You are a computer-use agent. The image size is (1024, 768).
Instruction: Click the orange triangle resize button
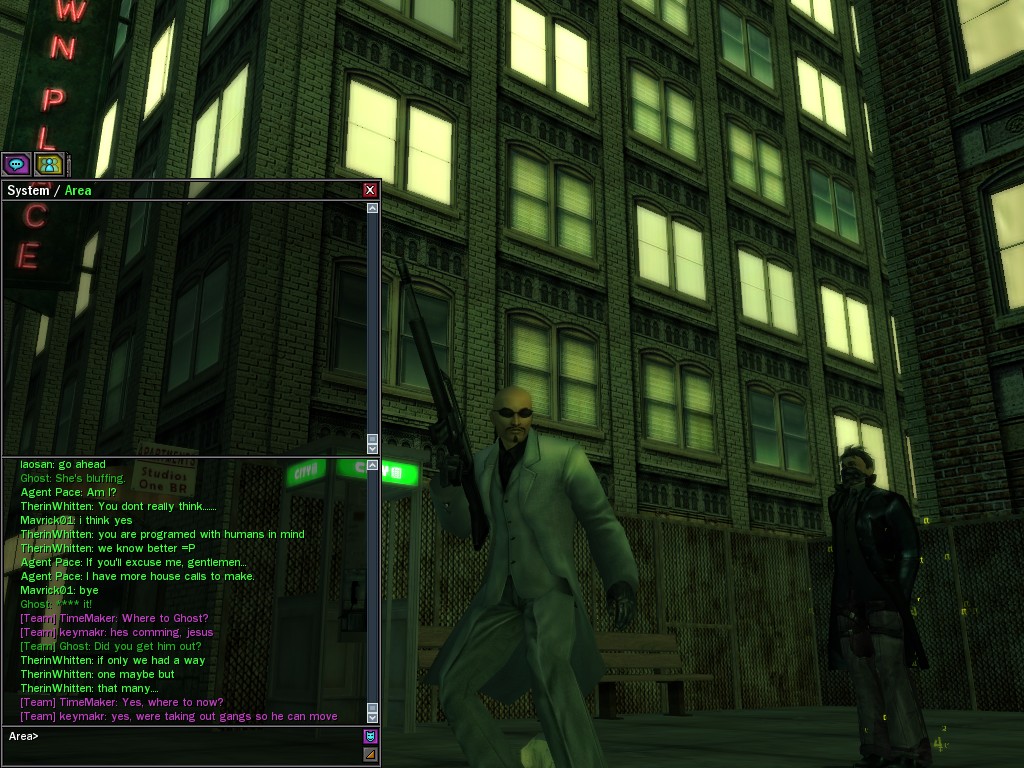370,754
